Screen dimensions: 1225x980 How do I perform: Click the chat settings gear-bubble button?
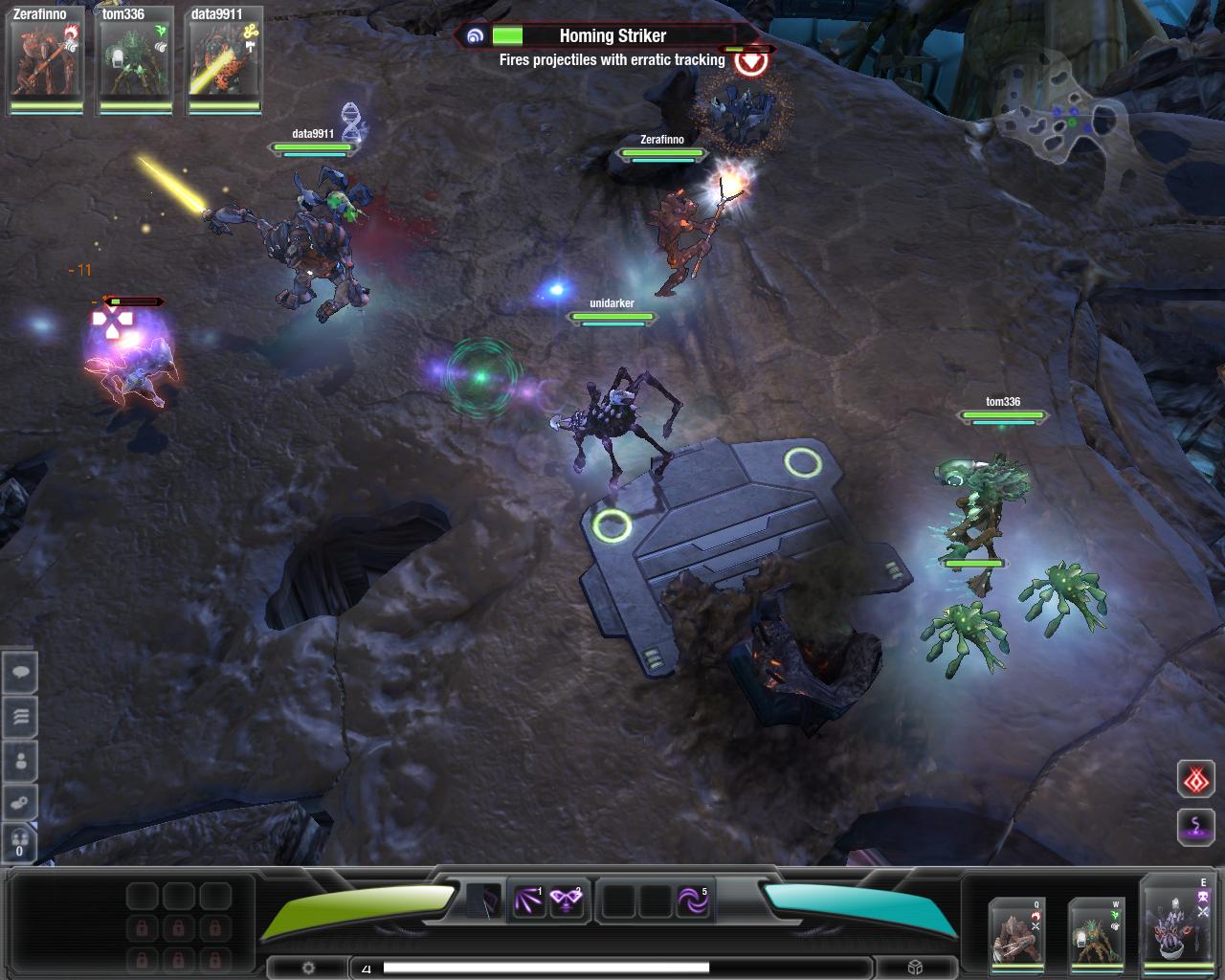tap(20, 803)
